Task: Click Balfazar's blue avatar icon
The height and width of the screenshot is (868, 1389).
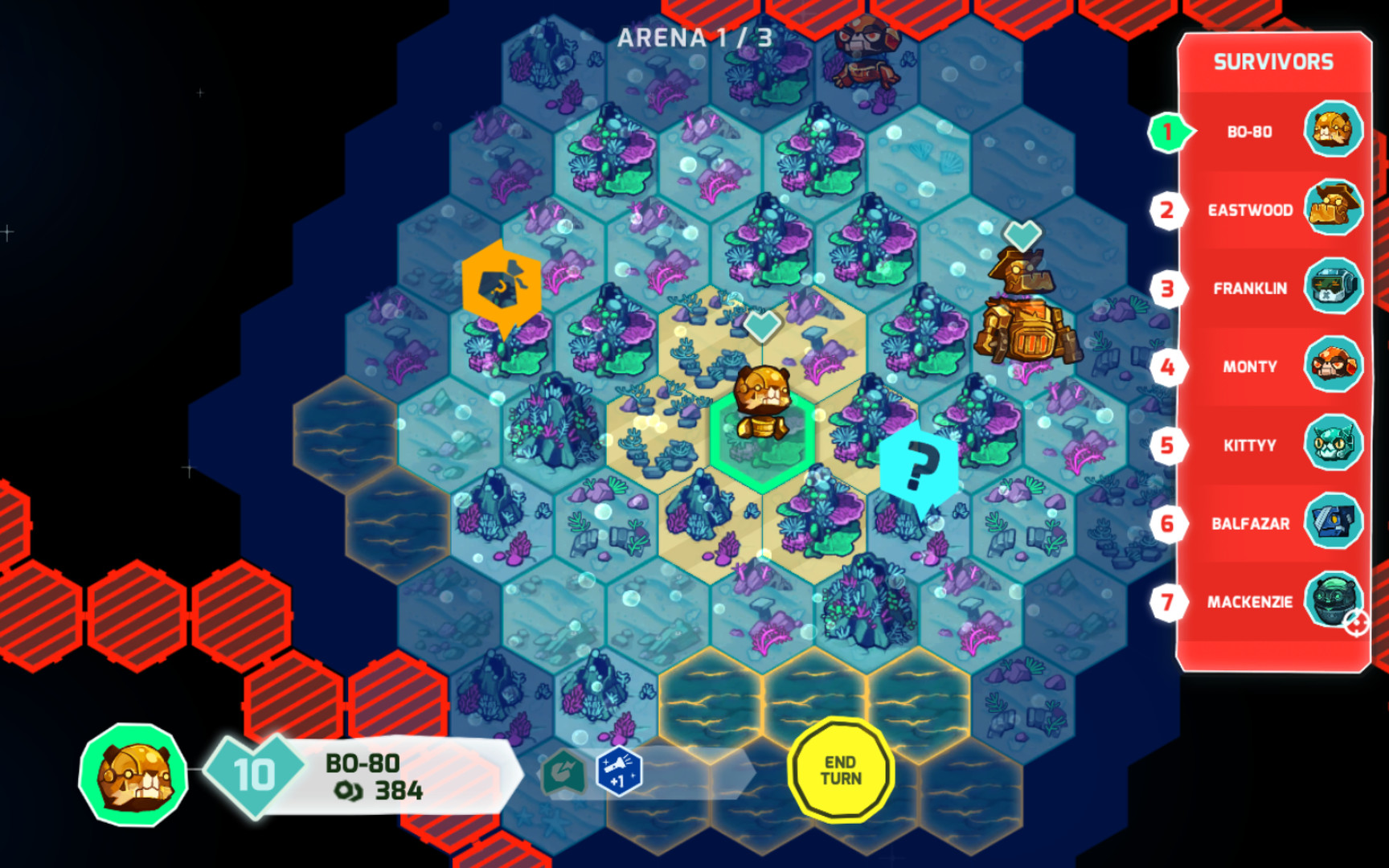Action: [1334, 522]
